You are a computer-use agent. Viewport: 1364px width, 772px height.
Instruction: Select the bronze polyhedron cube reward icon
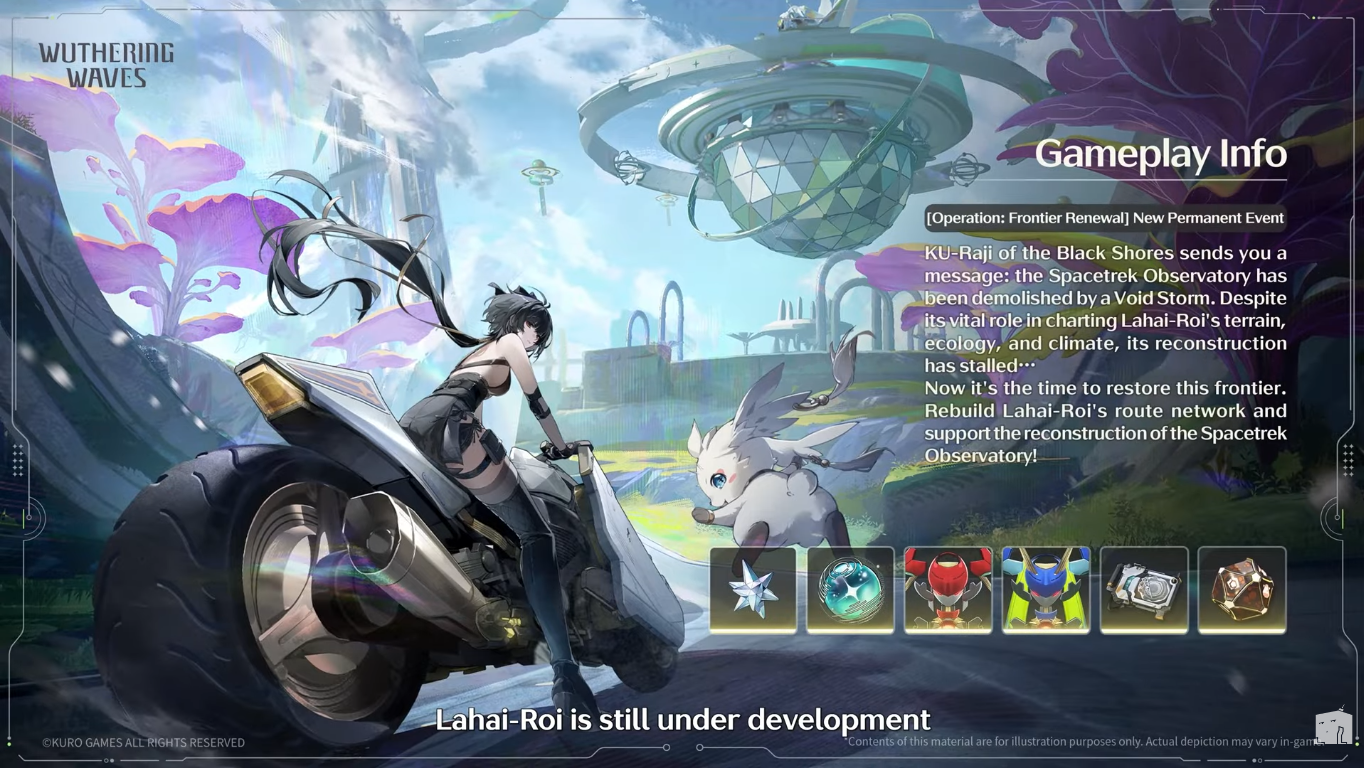click(1242, 590)
